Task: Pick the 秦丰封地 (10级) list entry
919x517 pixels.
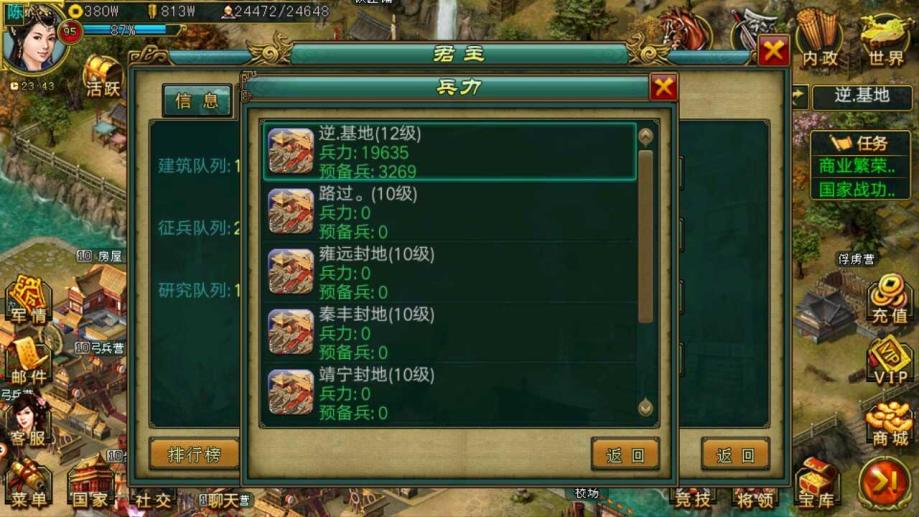Action: (x=450, y=333)
